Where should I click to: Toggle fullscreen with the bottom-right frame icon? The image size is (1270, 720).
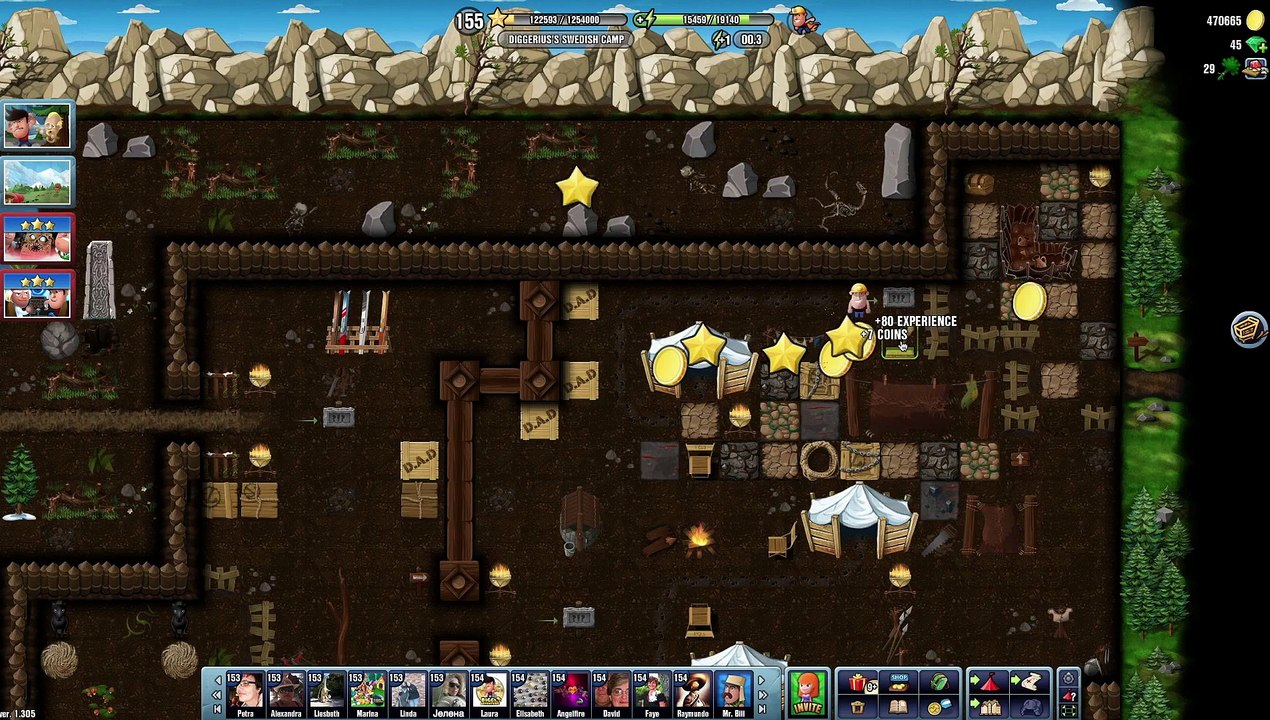tap(1068, 710)
